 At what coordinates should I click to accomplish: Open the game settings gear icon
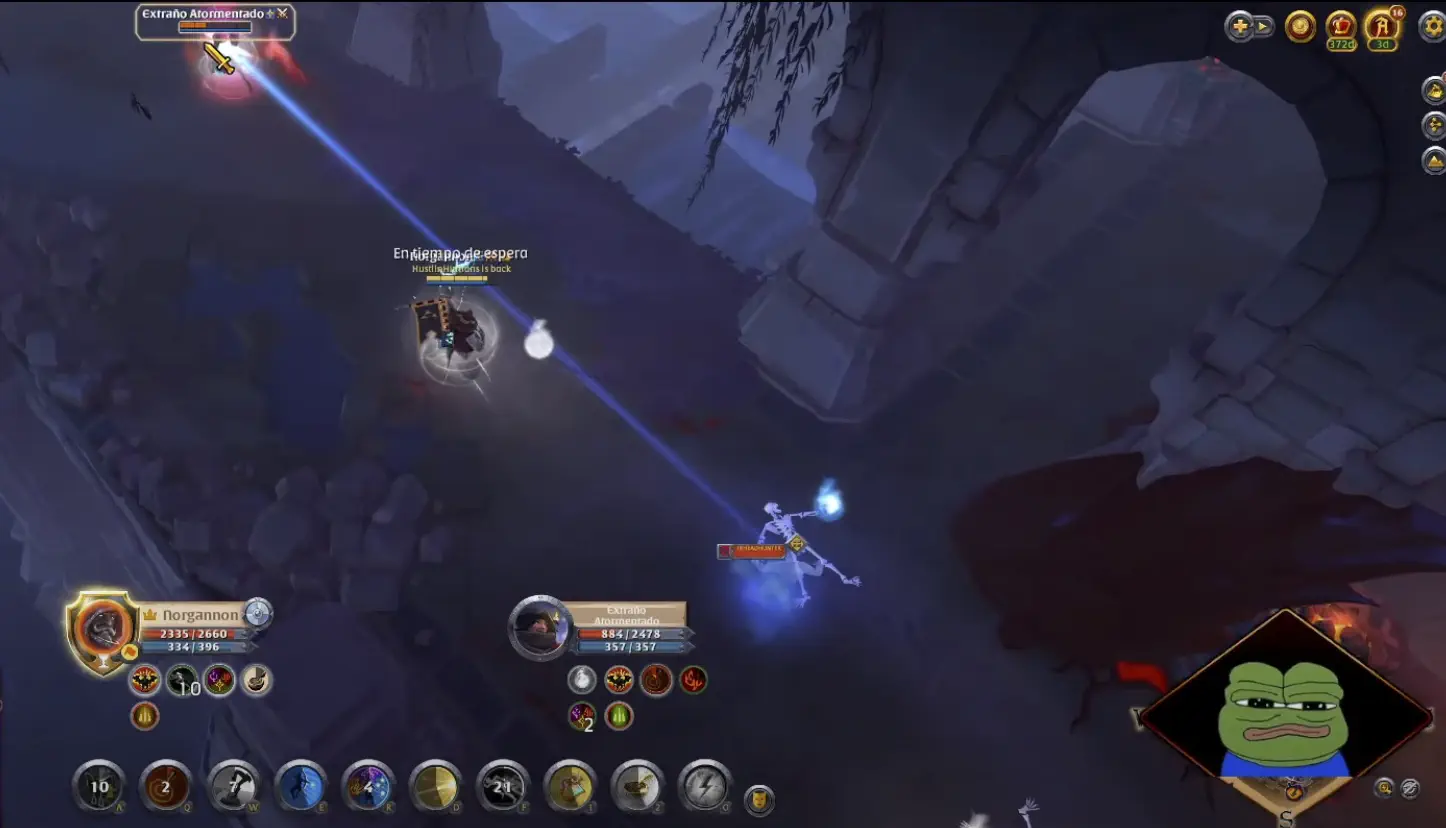pyautogui.click(x=1432, y=28)
